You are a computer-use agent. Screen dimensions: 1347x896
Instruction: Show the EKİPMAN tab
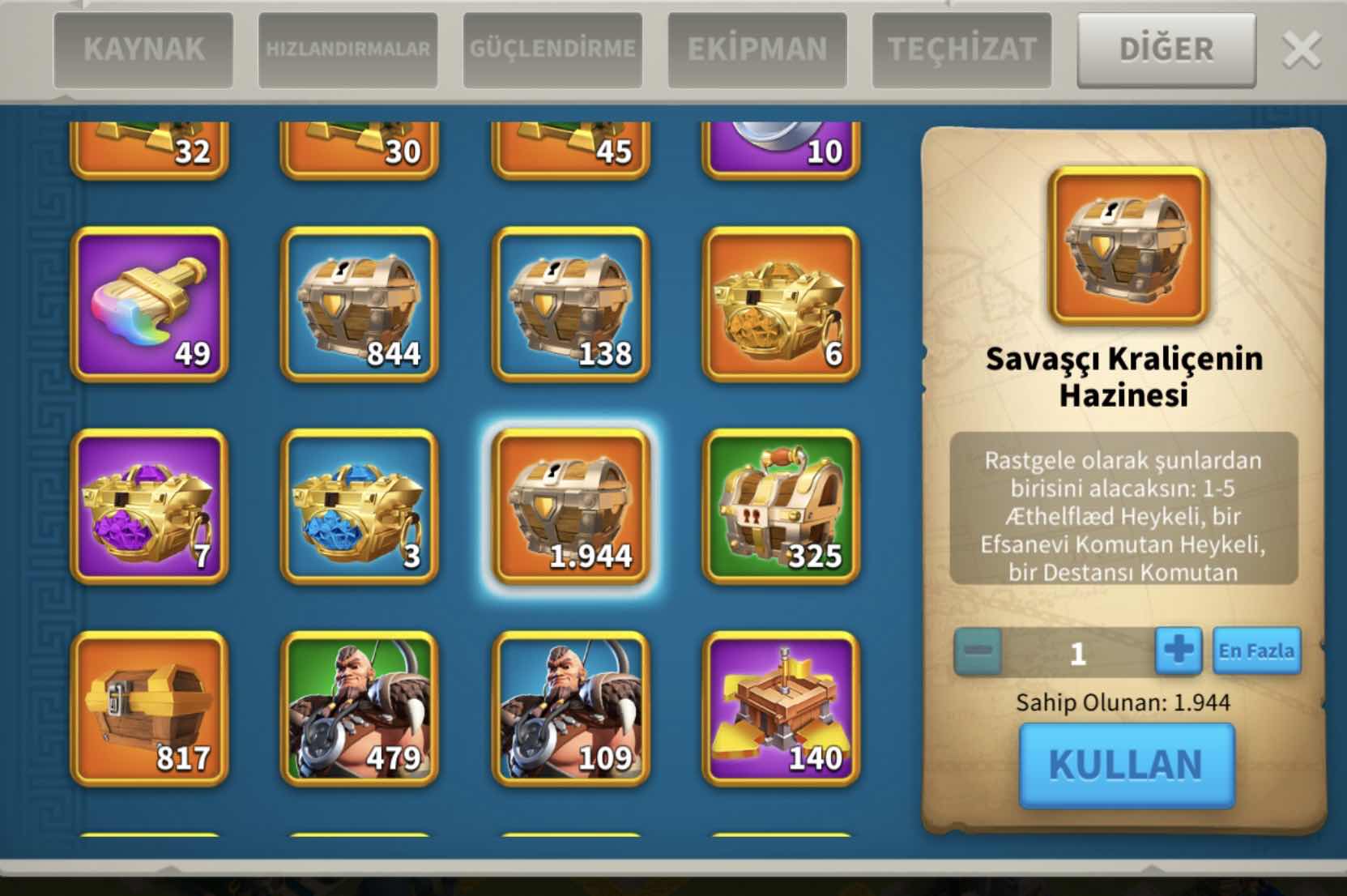[x=757, y=49]
